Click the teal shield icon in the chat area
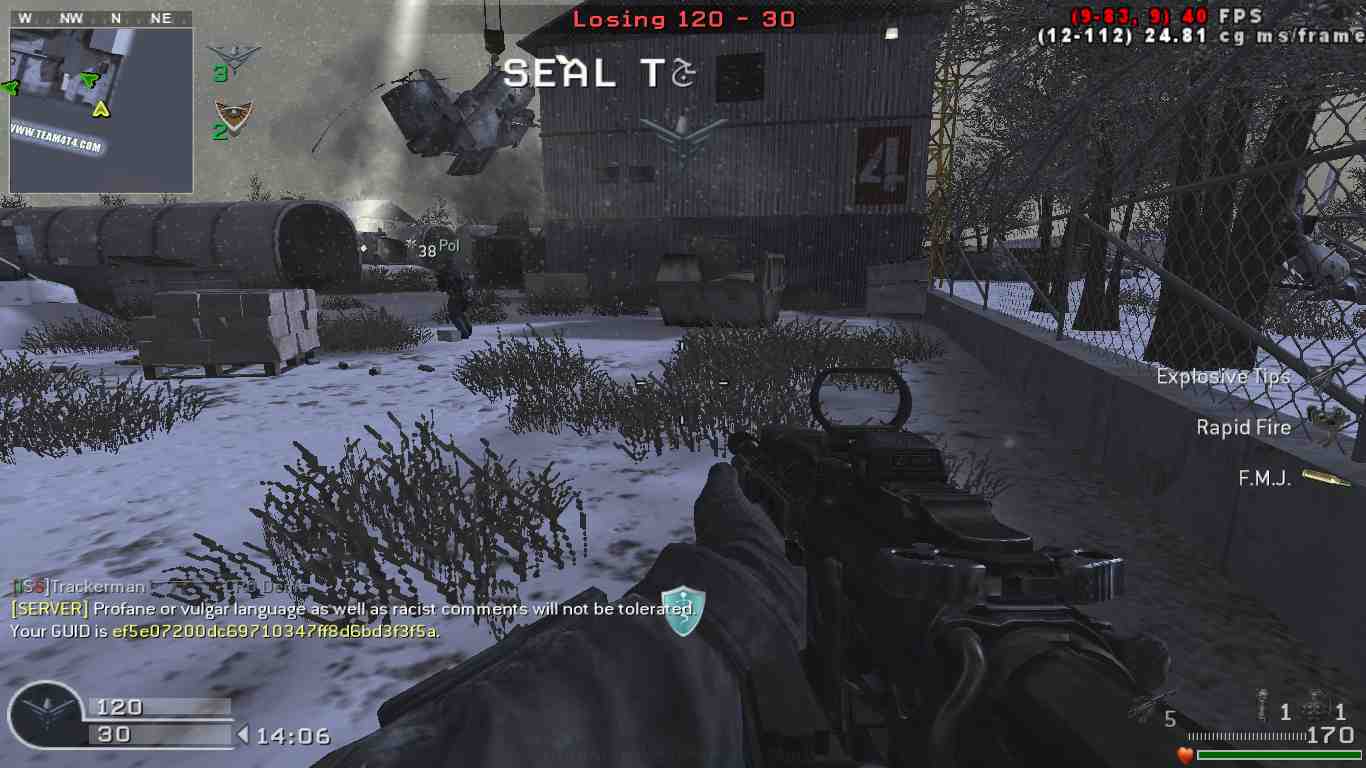1366x768 pixels. tap(683, 610)
